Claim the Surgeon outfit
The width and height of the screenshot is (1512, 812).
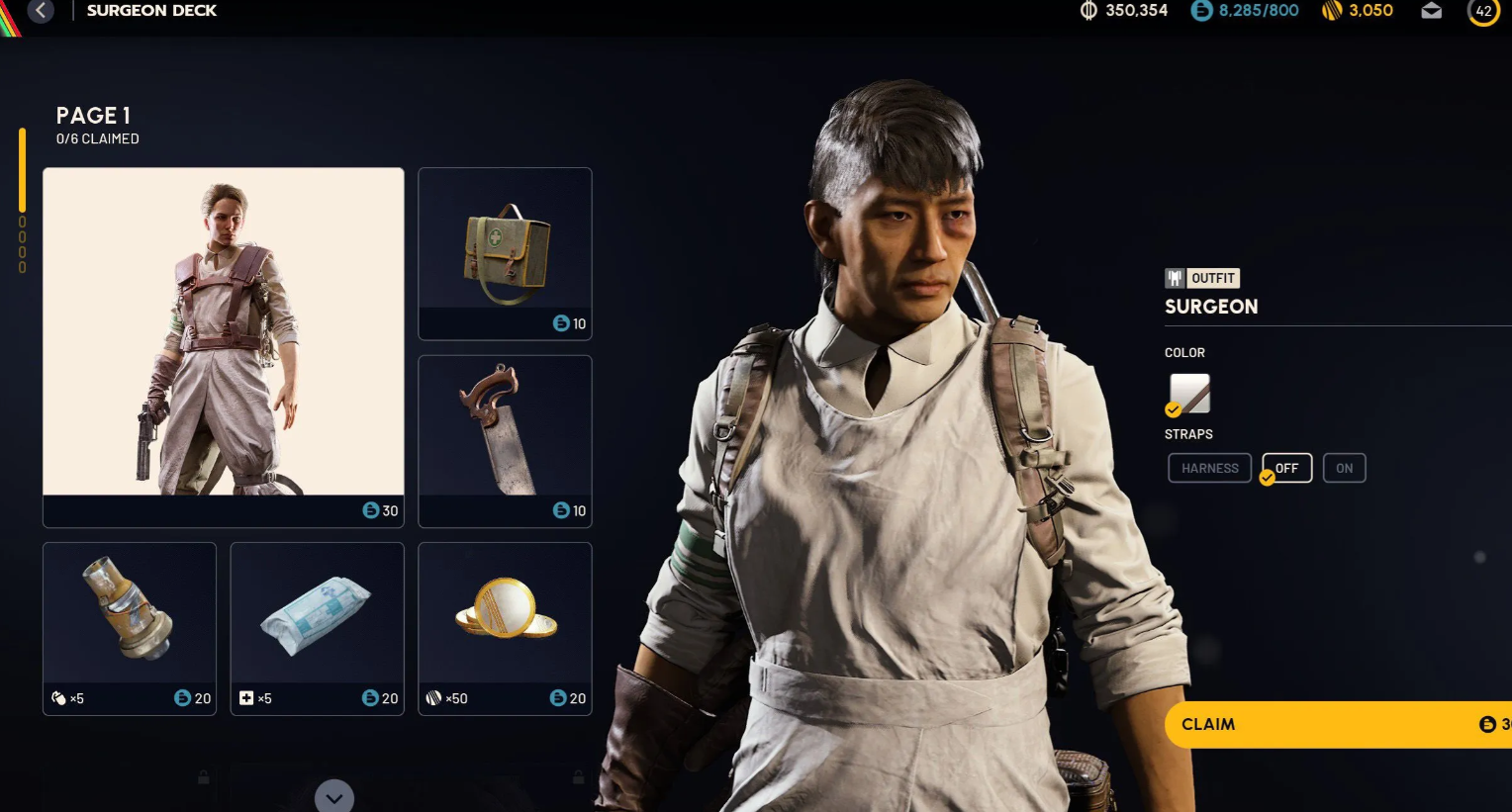point(1336,724)
